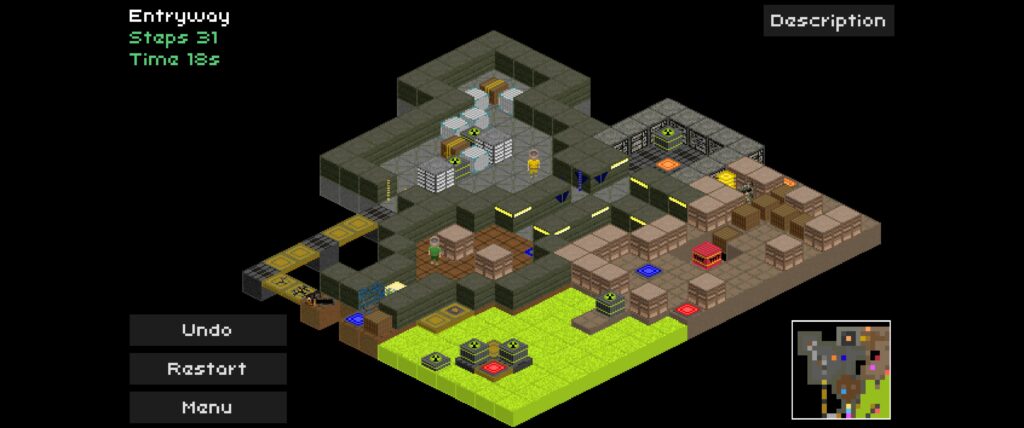Show the level Description
The image size is (1024, 428).
pos(828,20)
